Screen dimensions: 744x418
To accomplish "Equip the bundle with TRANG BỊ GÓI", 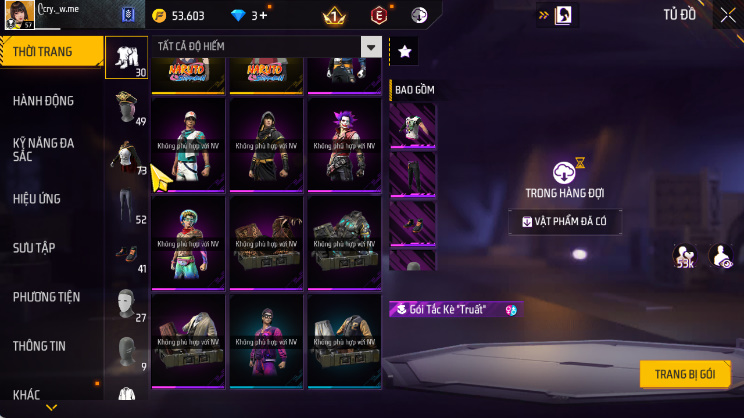I will point(685,374).
